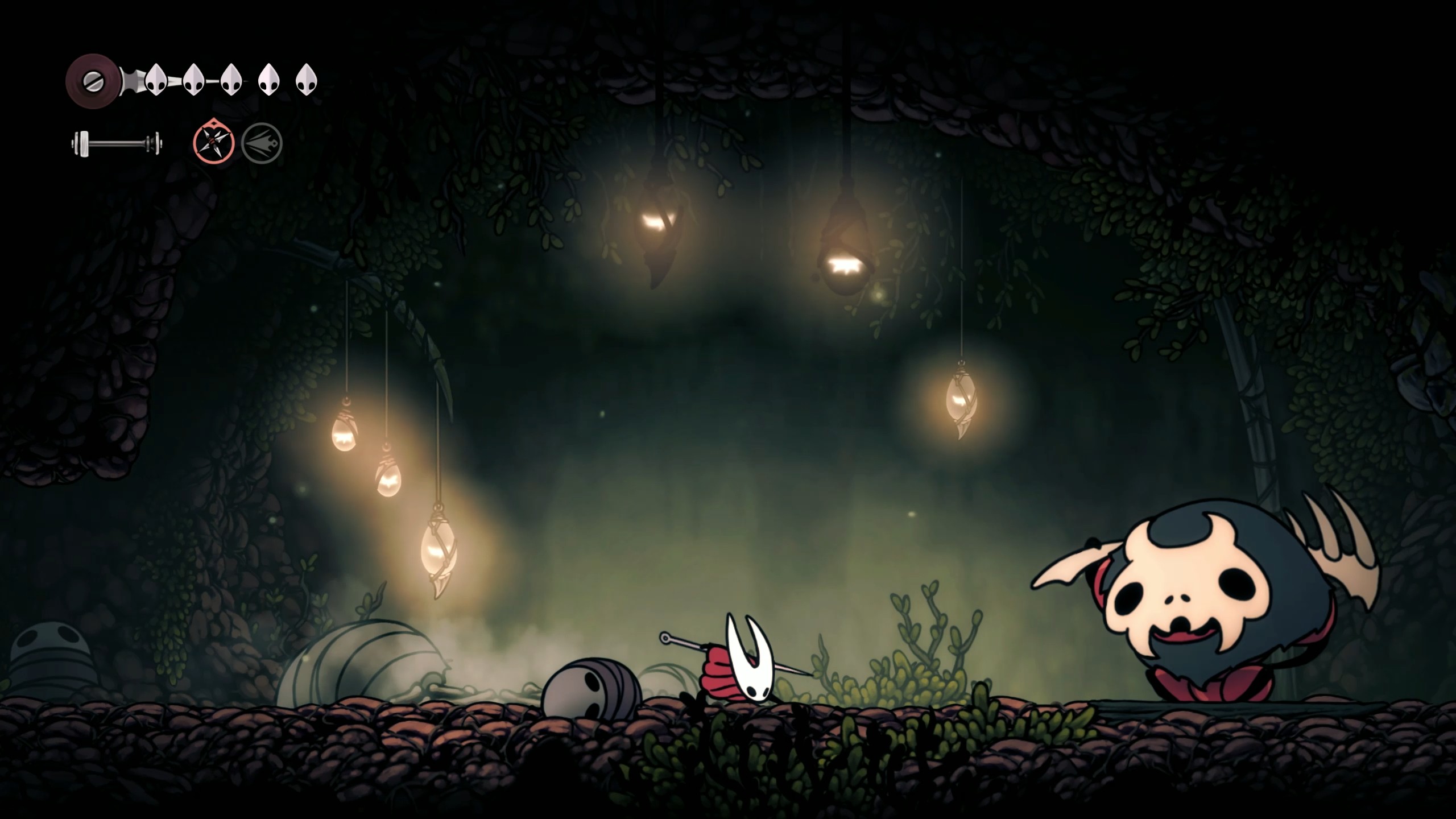Toggle the second mask in the health bar
This screenshot has width=1456, height=819.
point(193,80)
